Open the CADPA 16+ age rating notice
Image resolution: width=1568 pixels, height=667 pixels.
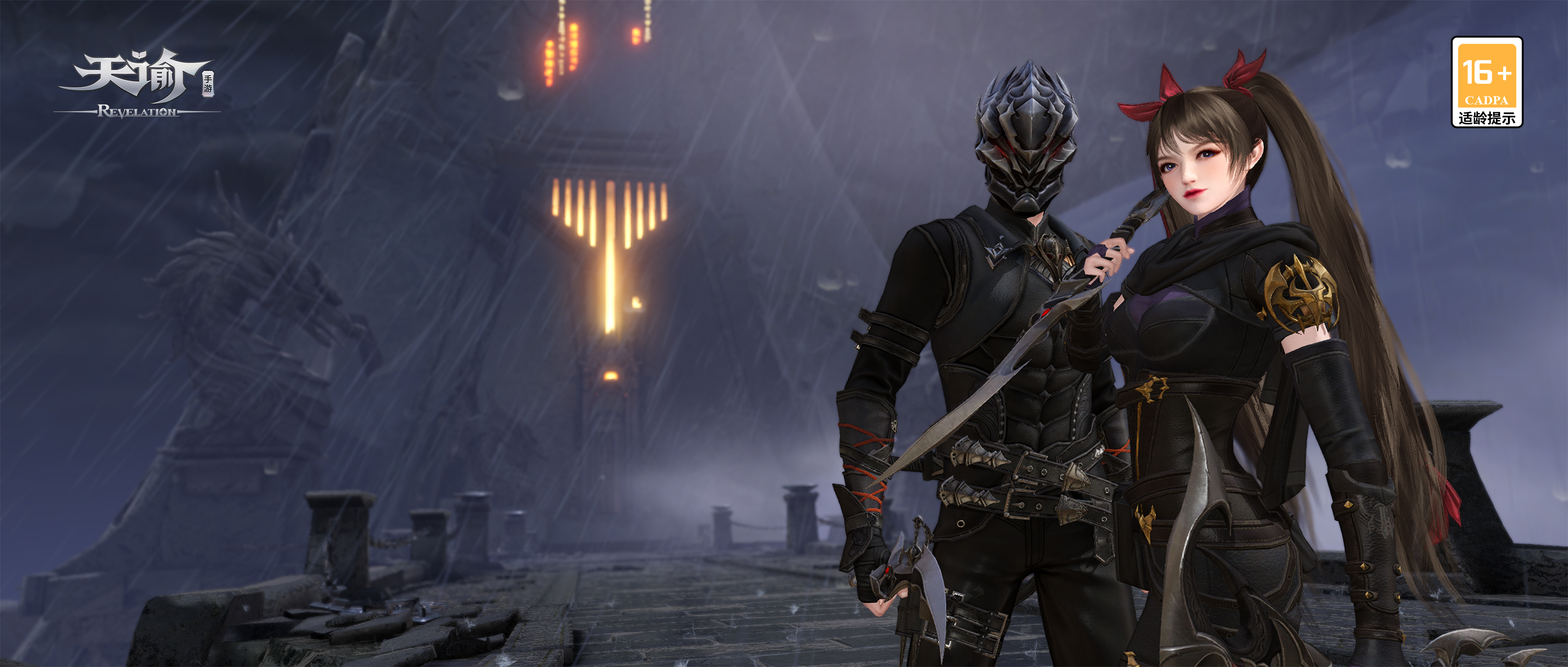[1487, 82]
